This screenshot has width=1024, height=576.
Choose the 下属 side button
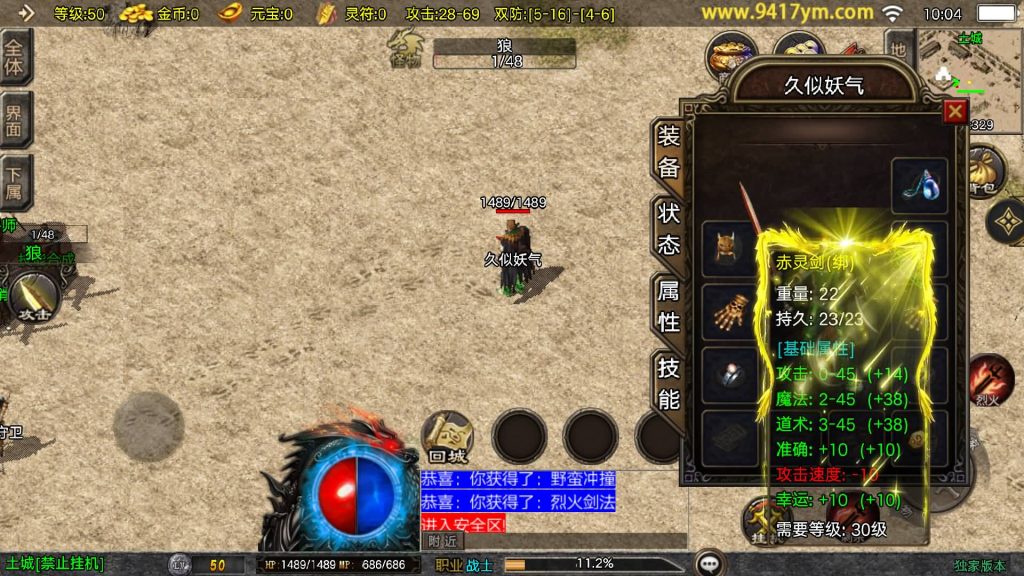[x=15, y=182]
